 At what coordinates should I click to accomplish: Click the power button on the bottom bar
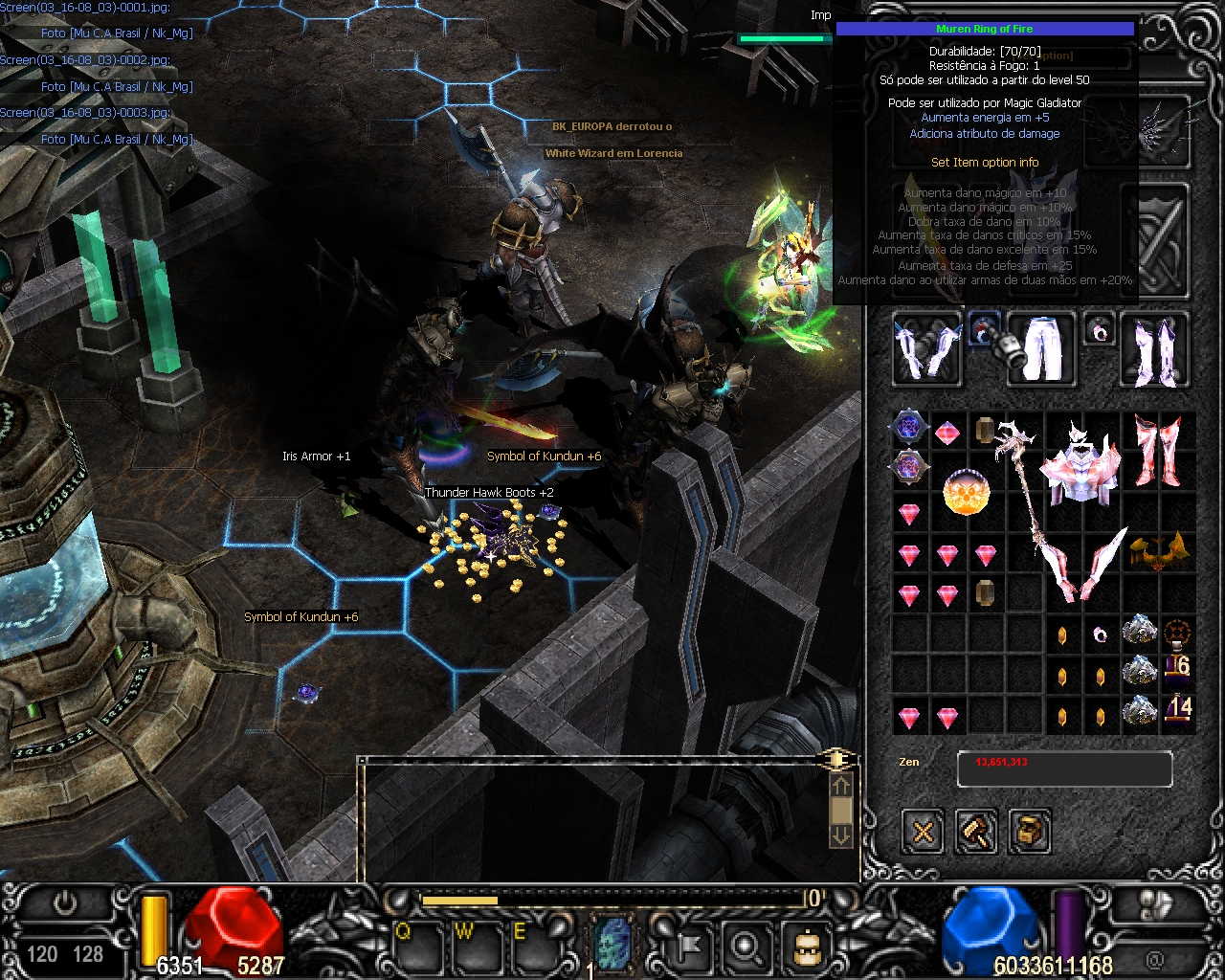click(x=65, y=902)
